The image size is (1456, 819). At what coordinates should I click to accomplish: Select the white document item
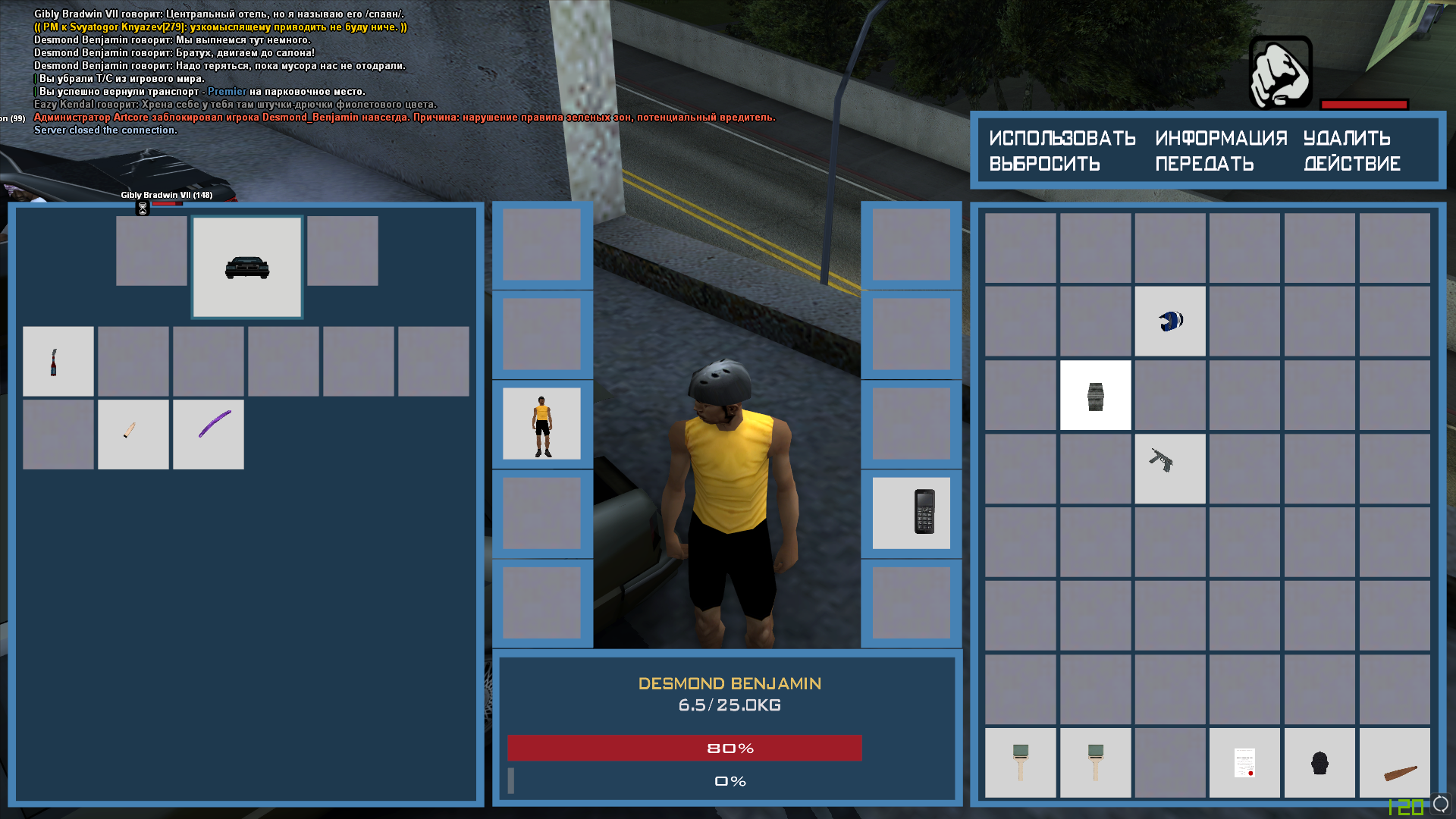[1244, 762]
